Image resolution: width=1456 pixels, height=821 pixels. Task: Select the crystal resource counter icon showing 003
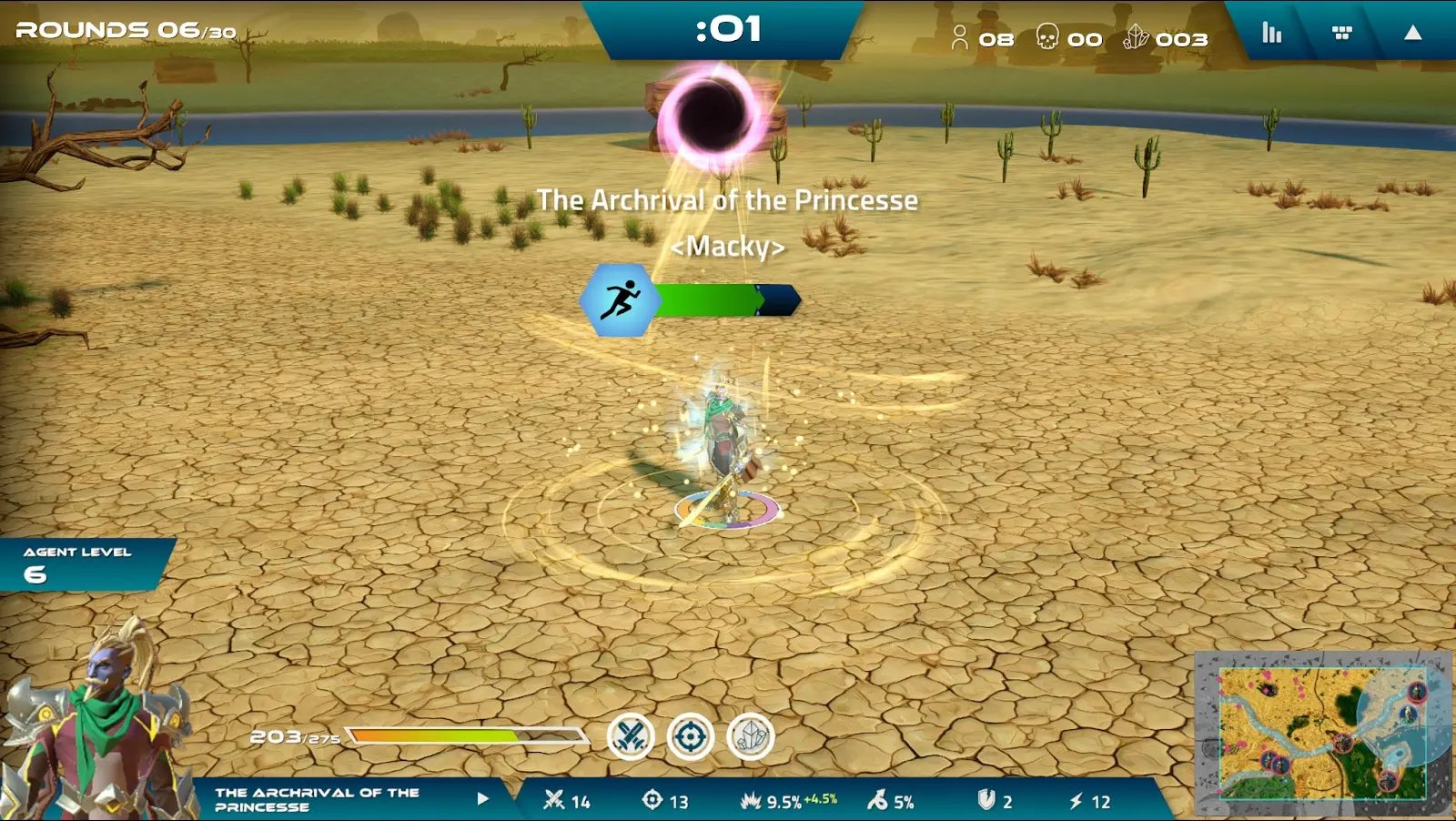click(x=1137, y=38)
